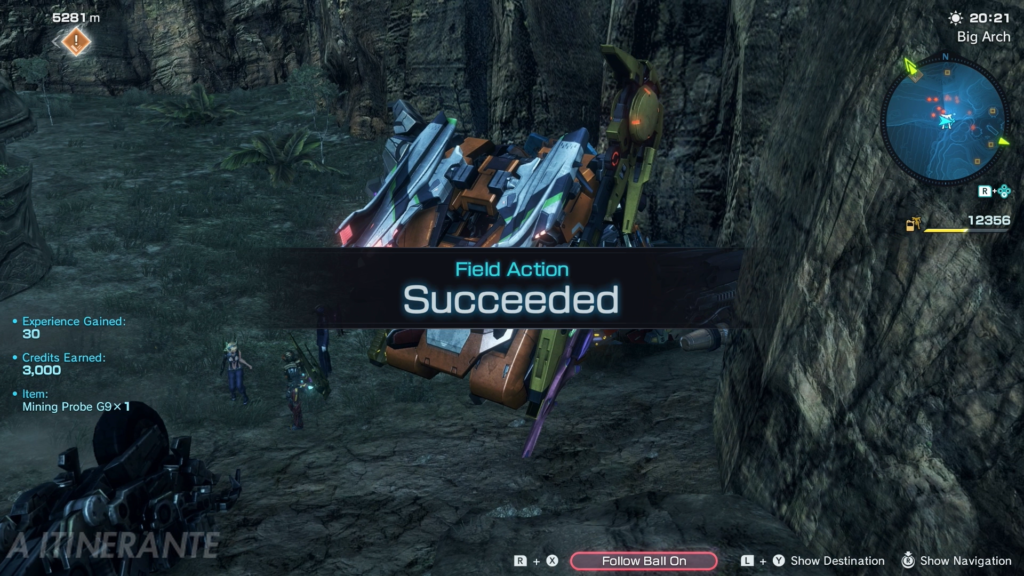Image resolution: width=1024 pixels, height=576 pixels.
Task: Dismiss the Field Action Succeeded banner
Action: point(511,289)
